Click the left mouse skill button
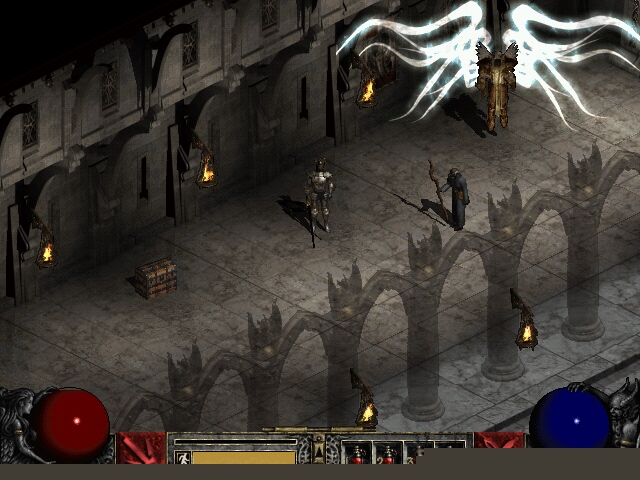640x480 pixels. point(141,448)
